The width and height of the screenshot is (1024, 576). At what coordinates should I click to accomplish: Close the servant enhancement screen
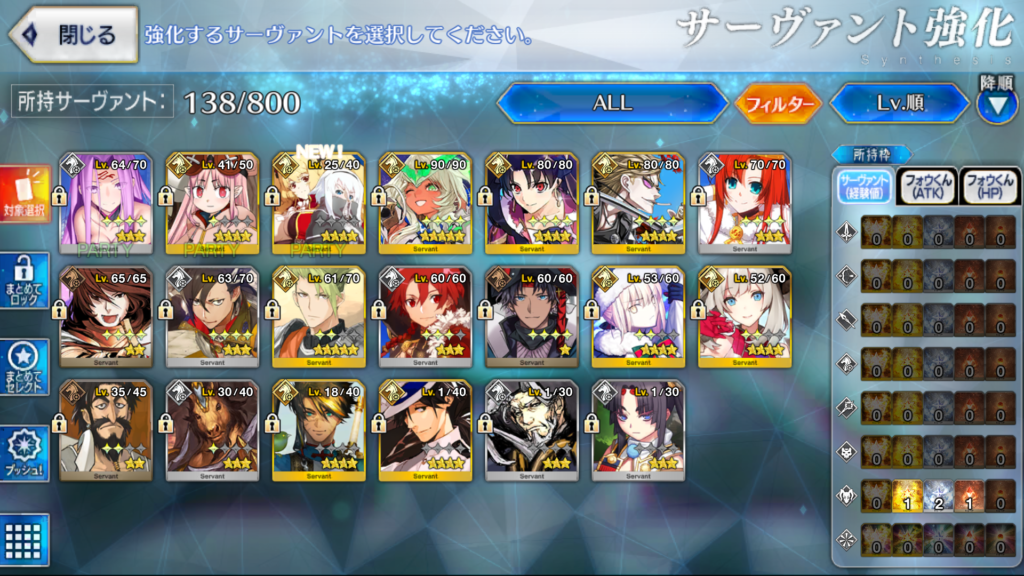coord(72,34)
